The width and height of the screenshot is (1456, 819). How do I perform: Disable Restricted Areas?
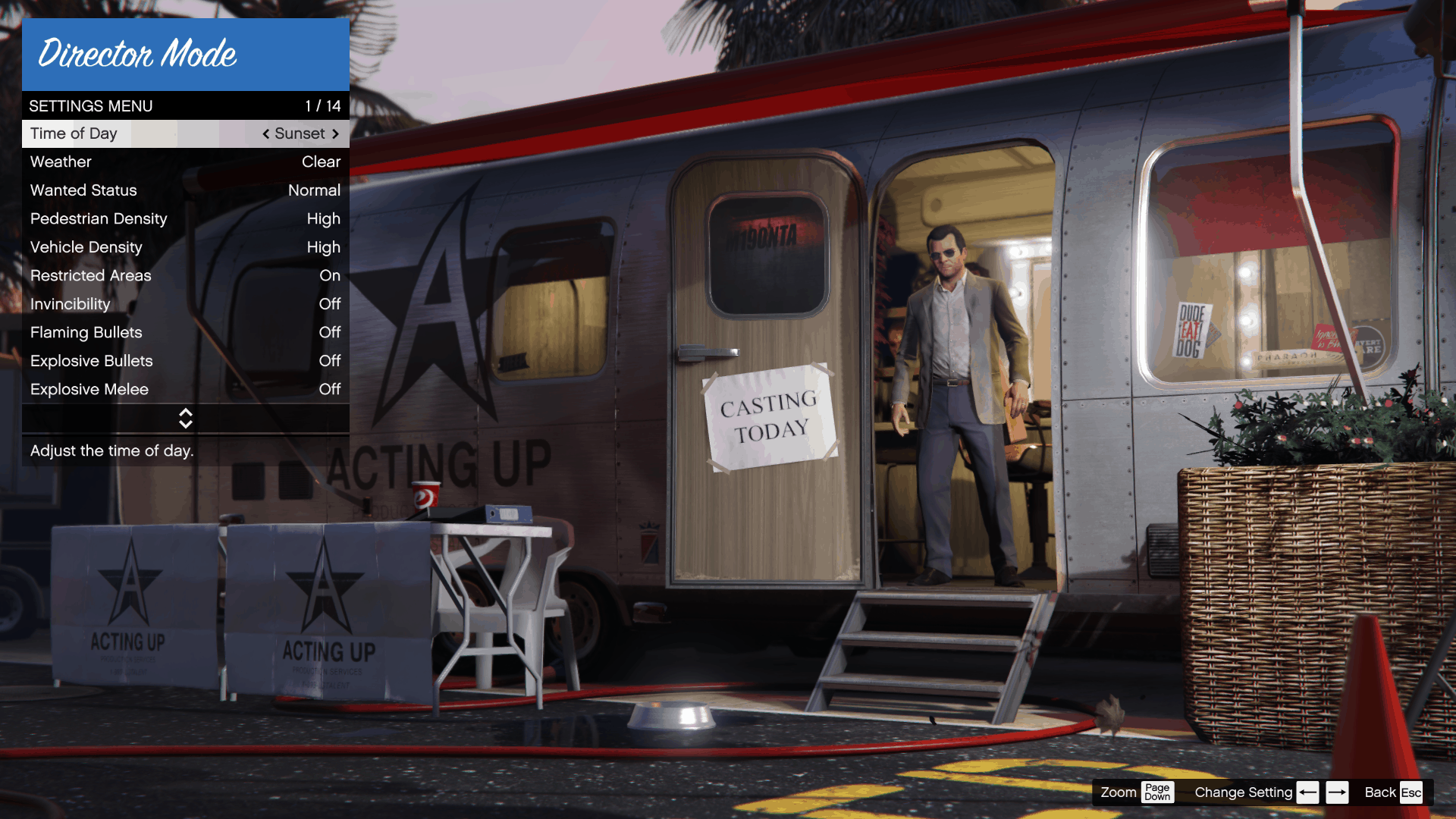point(186,275)
